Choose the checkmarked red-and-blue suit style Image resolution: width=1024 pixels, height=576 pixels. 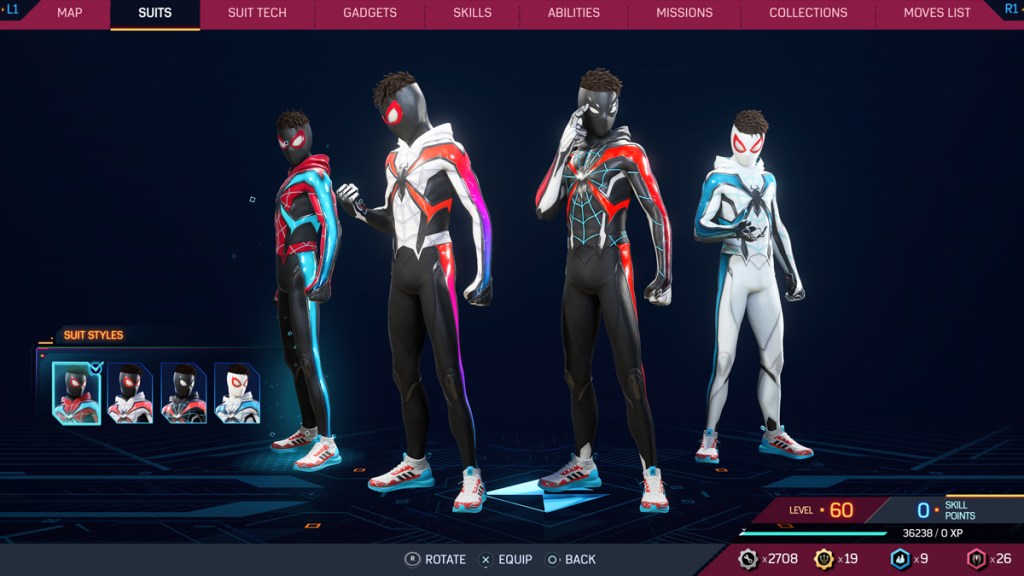pos(77,393)
